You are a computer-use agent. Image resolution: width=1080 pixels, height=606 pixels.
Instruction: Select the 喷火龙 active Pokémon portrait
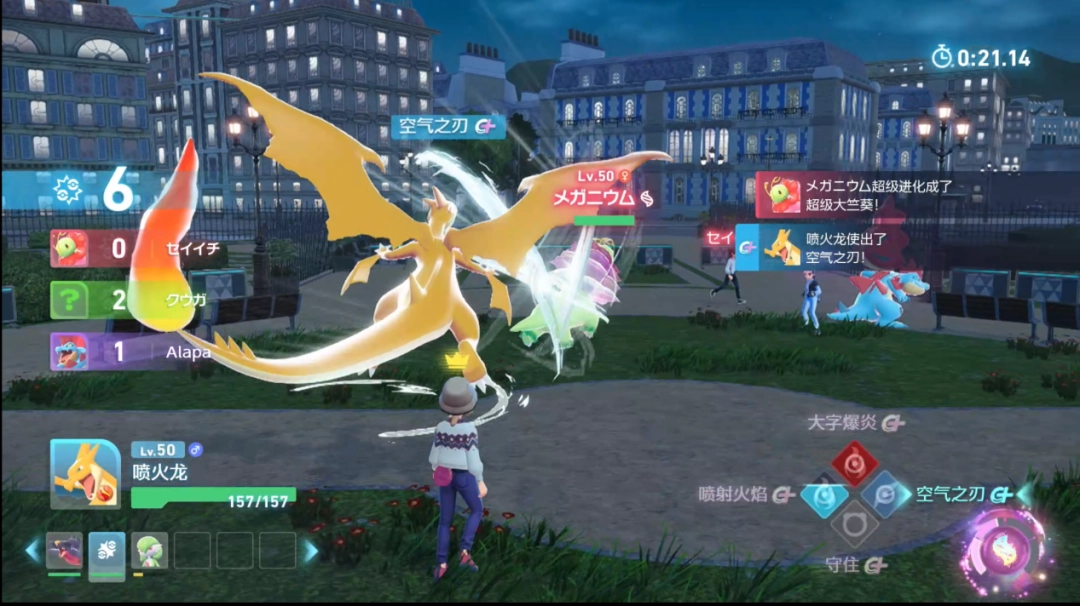click(x=86, y=473)
